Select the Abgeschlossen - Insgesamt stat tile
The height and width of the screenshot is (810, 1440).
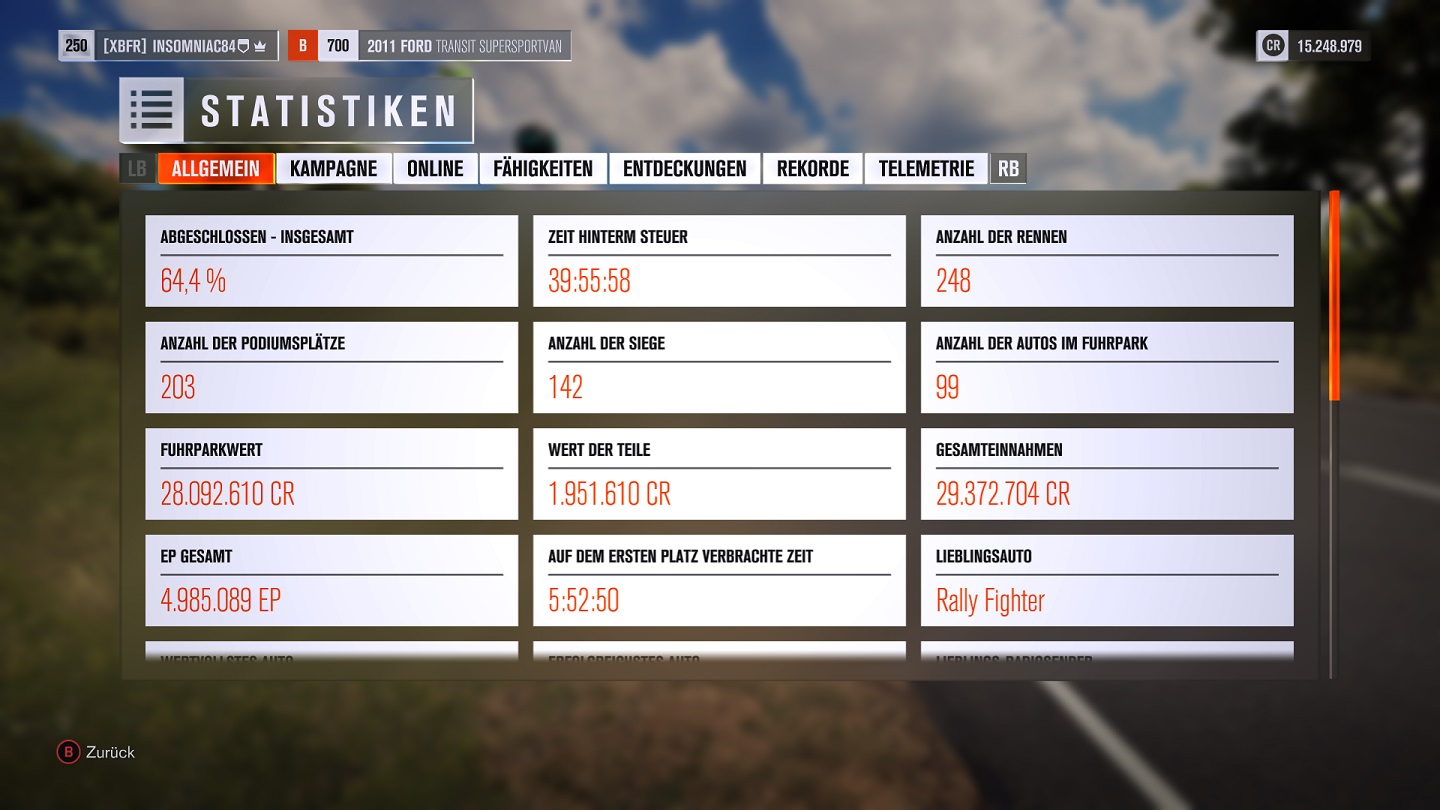tap(331, 261)
